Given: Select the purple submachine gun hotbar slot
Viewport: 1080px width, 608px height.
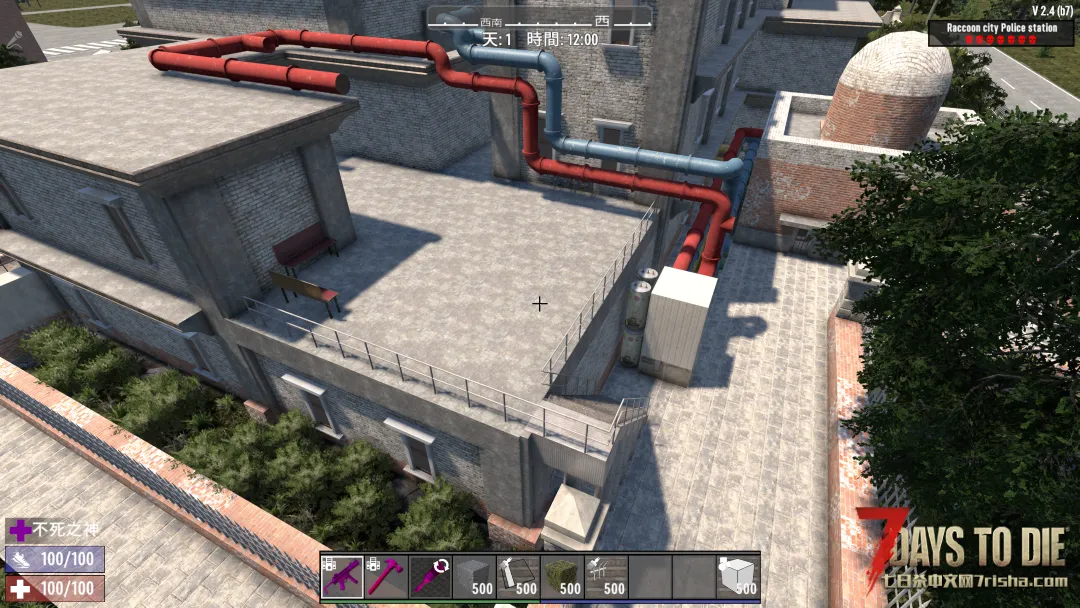Looking at the screenshot, I should click(x=342, y=577).
